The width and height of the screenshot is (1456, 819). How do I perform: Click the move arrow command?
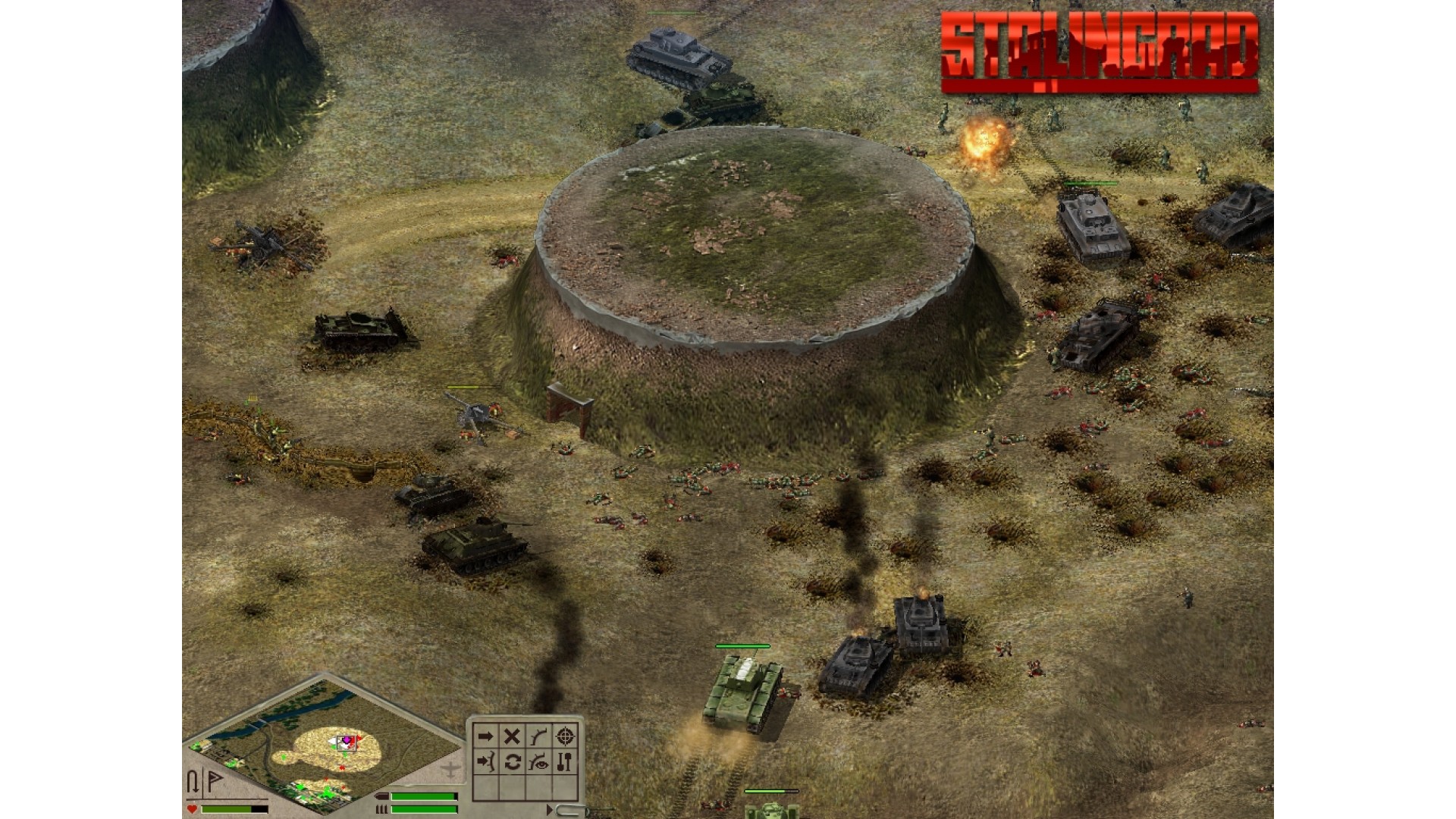coord(485,736)
